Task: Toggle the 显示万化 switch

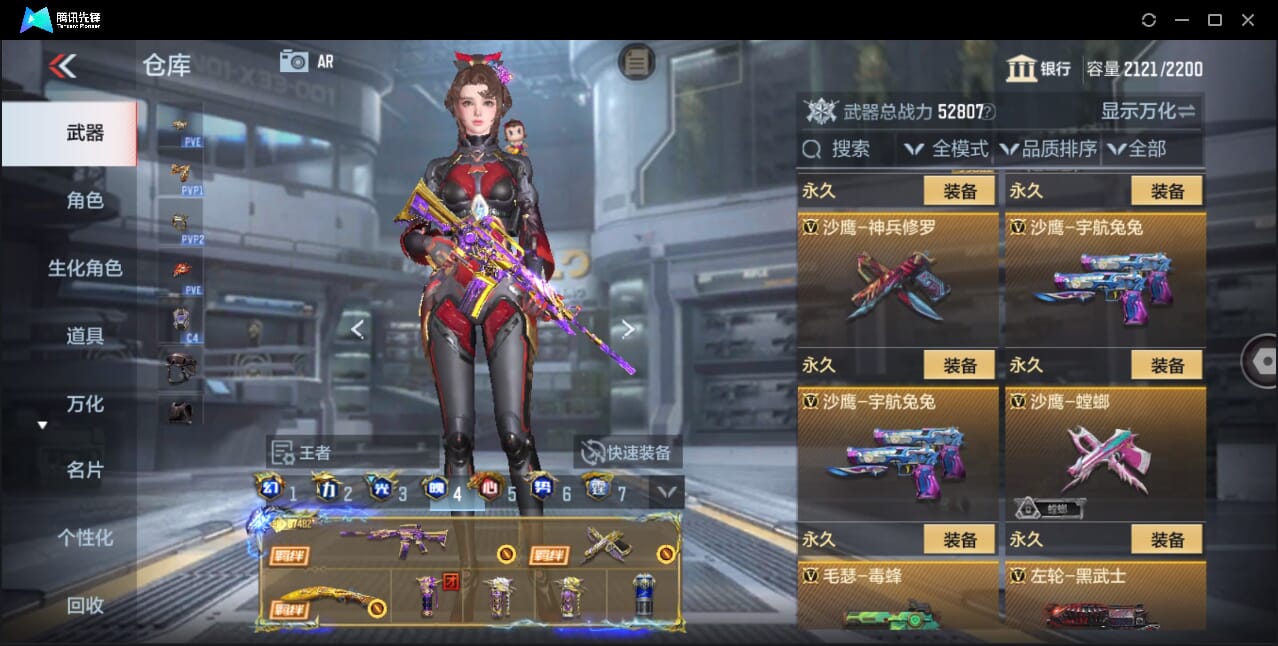Action: tap(1148, 111)
